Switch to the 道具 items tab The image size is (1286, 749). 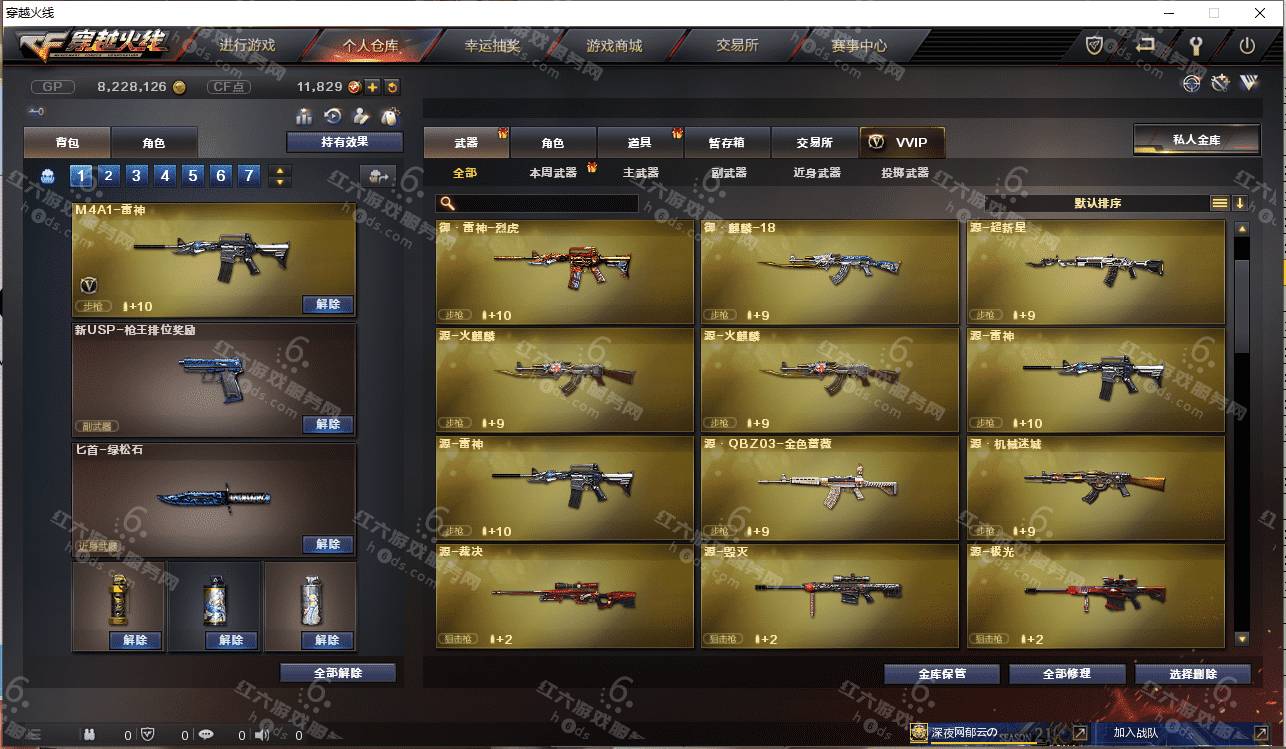[x=640, y=143]
